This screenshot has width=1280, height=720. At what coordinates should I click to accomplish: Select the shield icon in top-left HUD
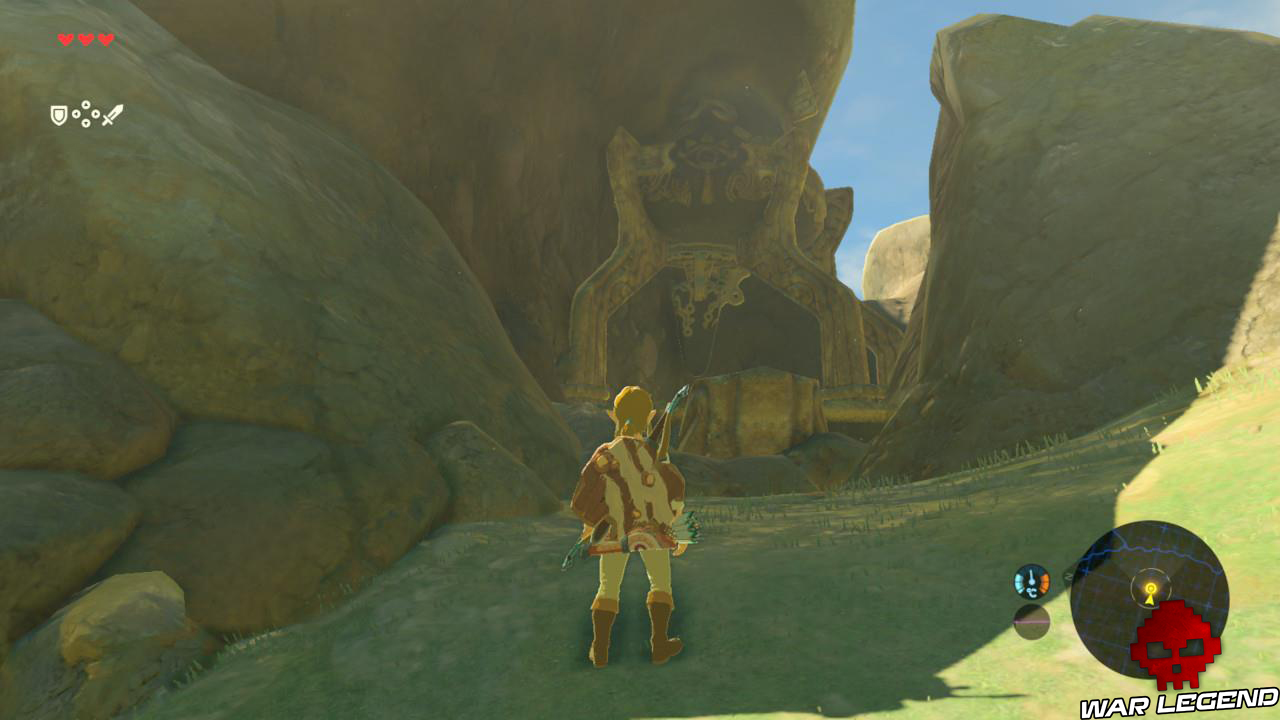(58, 115)
